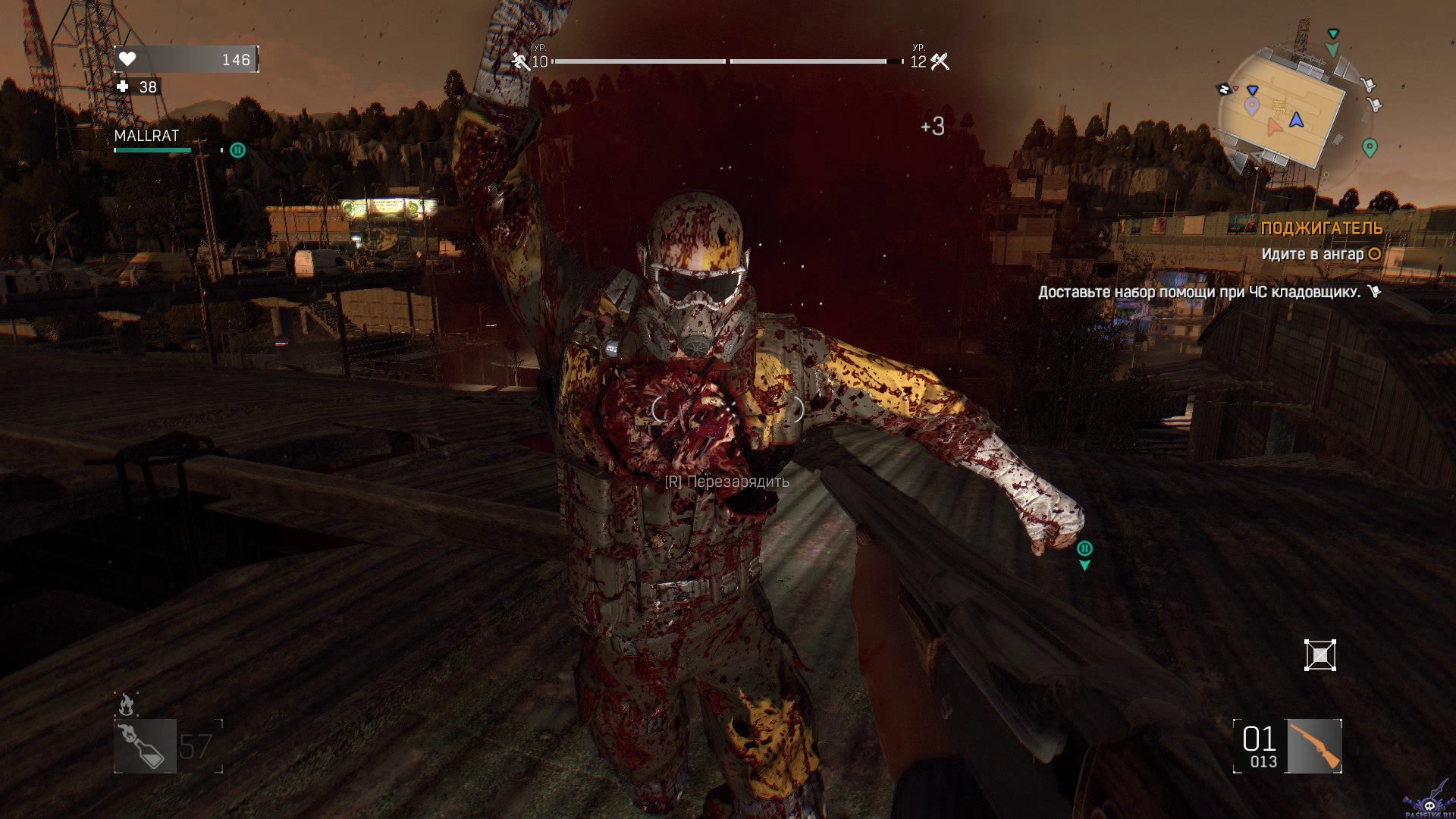1456x819 pixels.
Task: Click the agility running-man level icon
Action: (x=520, y=61)
